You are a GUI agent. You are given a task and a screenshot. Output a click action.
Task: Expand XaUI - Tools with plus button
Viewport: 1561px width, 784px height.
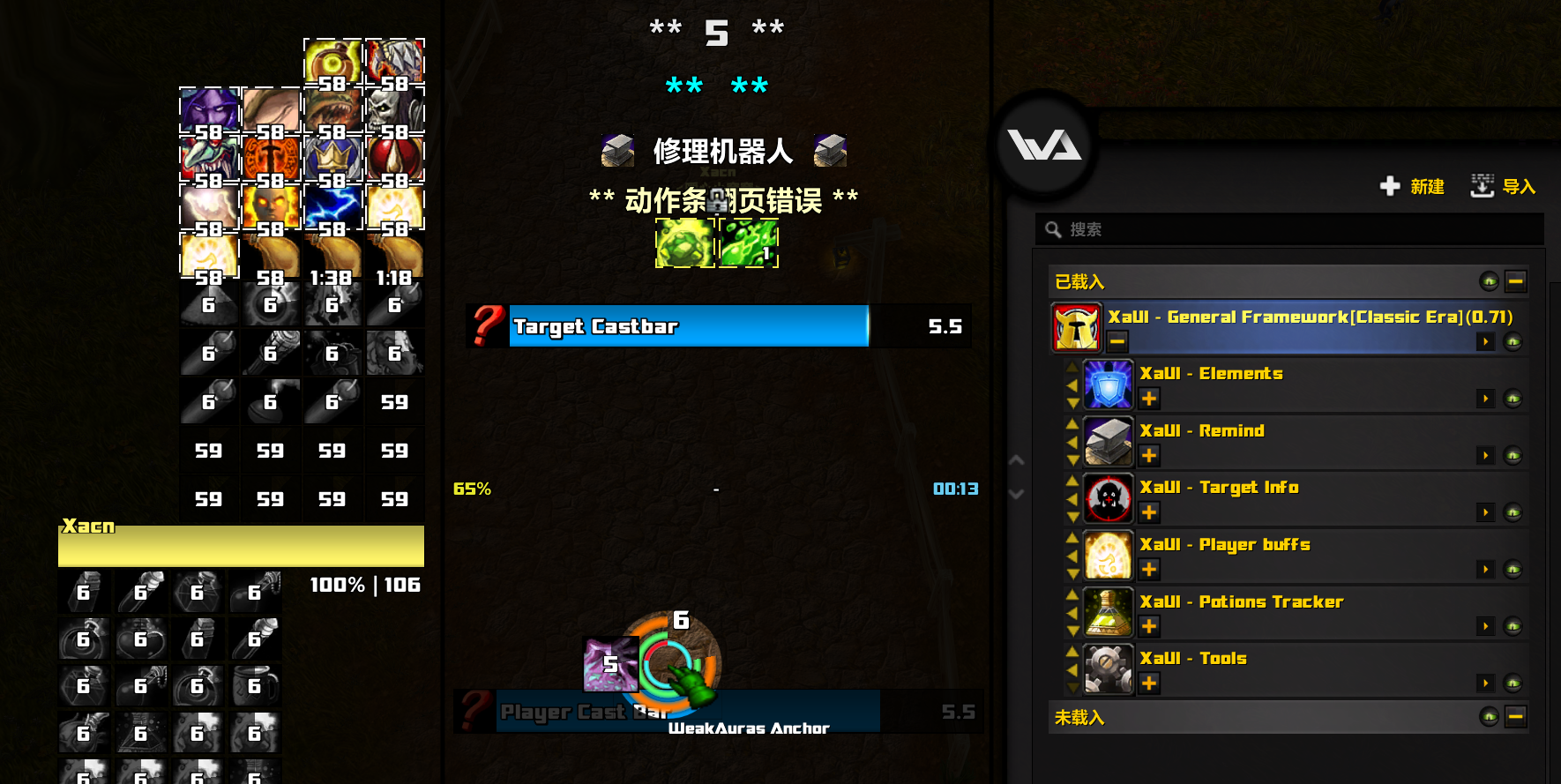(x=1149, y=683)
